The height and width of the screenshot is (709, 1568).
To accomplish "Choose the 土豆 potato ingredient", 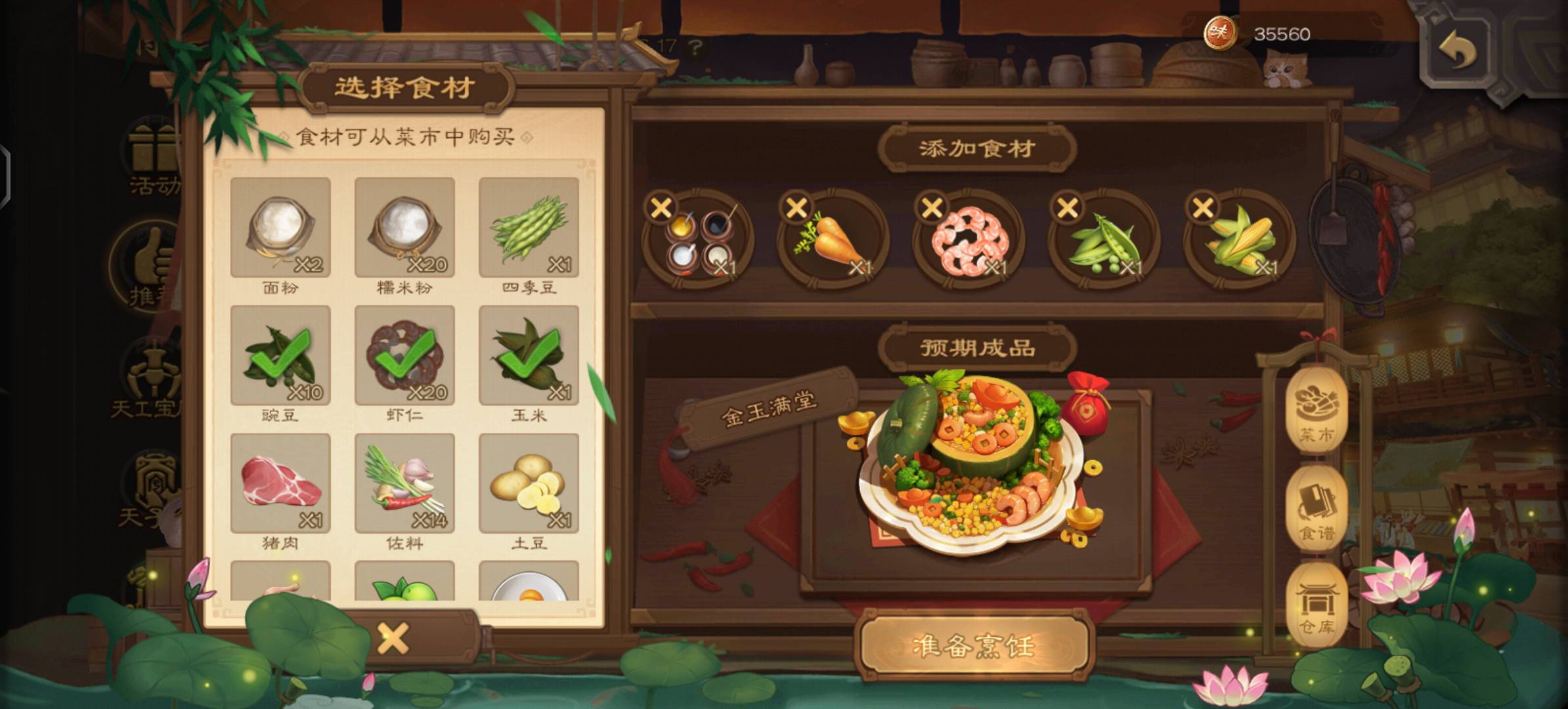I will 529,483.
